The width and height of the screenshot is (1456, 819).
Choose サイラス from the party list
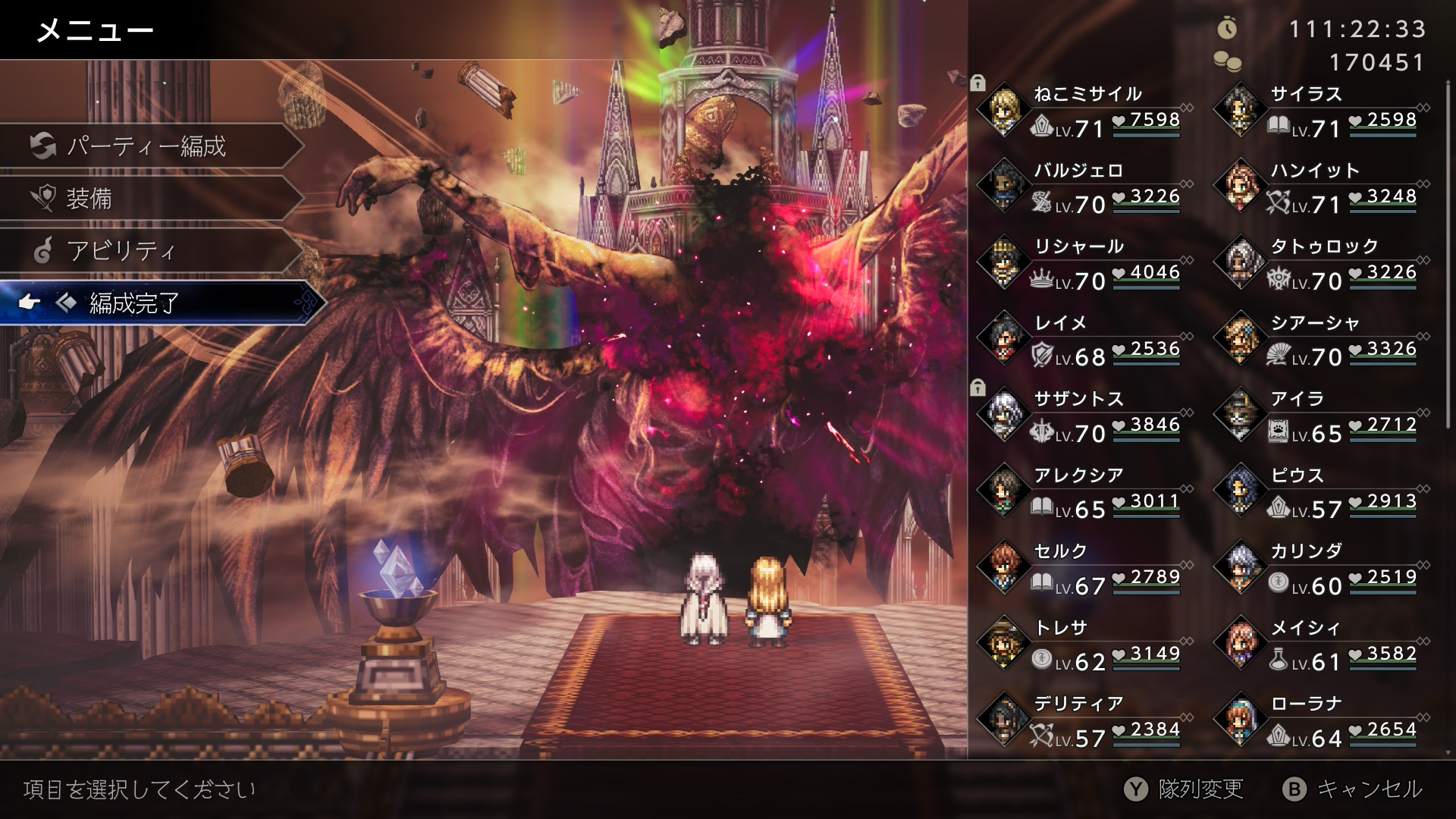pos(1321,111)
